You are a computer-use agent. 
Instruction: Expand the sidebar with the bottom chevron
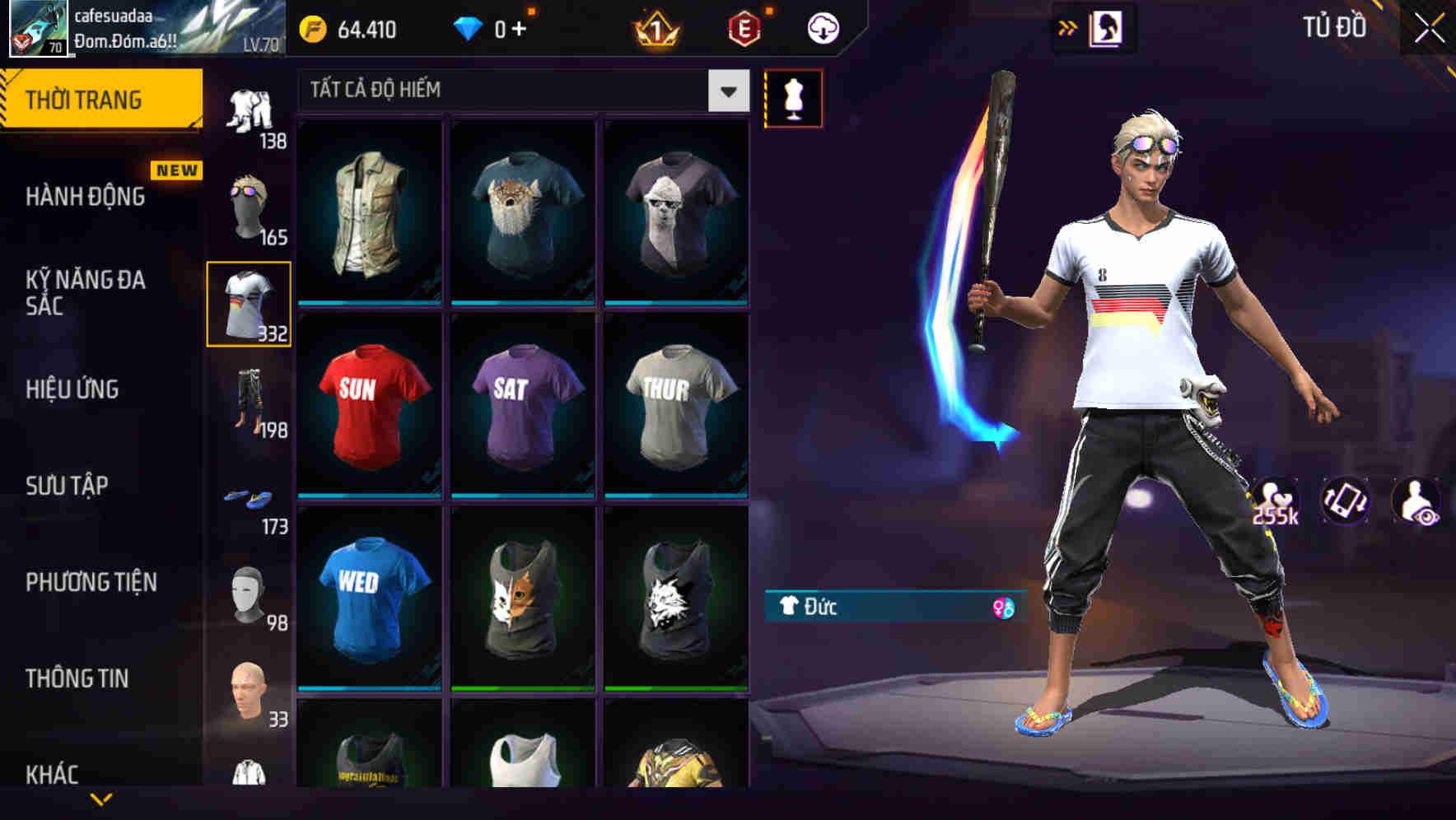tap(101, 800)
